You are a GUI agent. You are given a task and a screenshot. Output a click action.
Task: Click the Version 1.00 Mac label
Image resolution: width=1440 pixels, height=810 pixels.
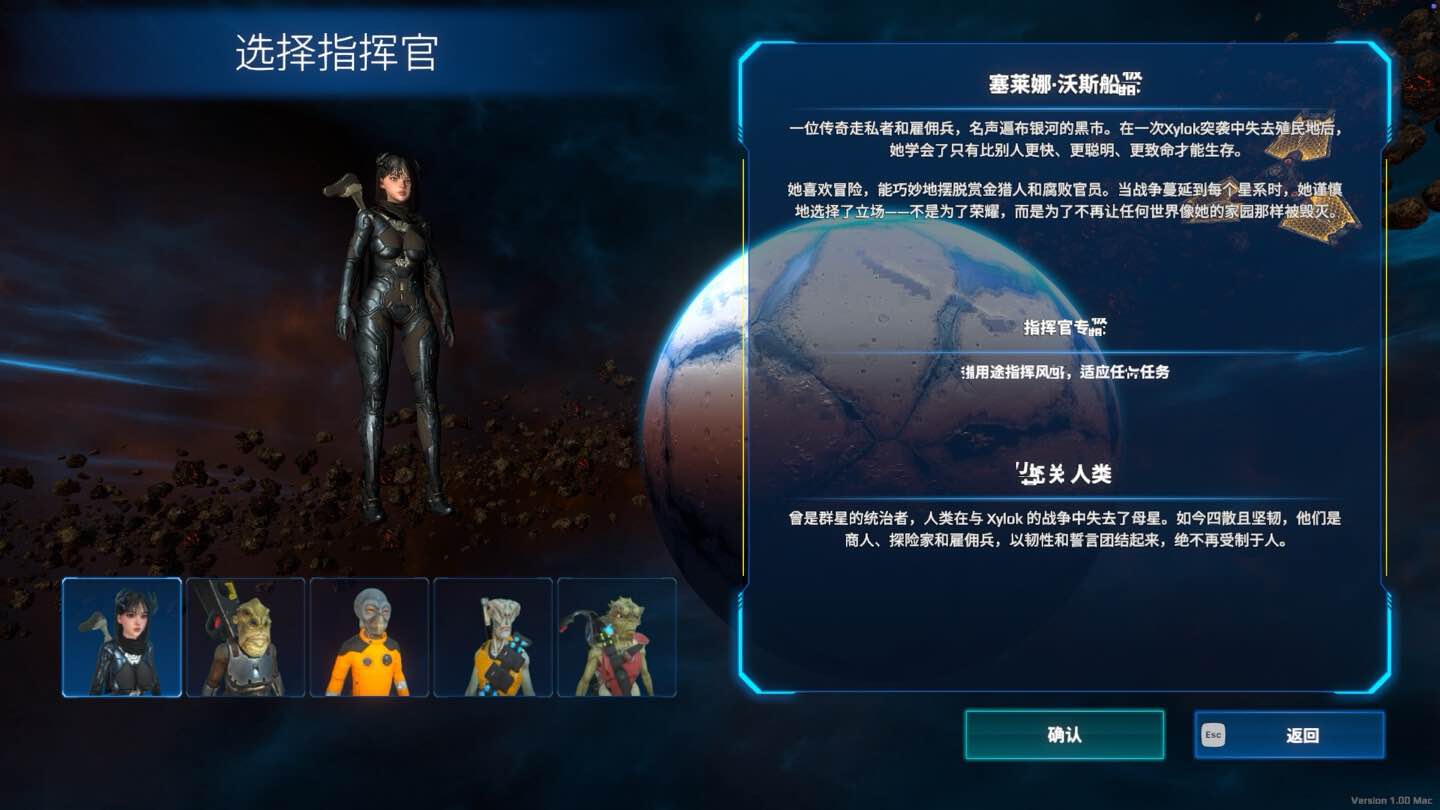tap(1390, 799)
